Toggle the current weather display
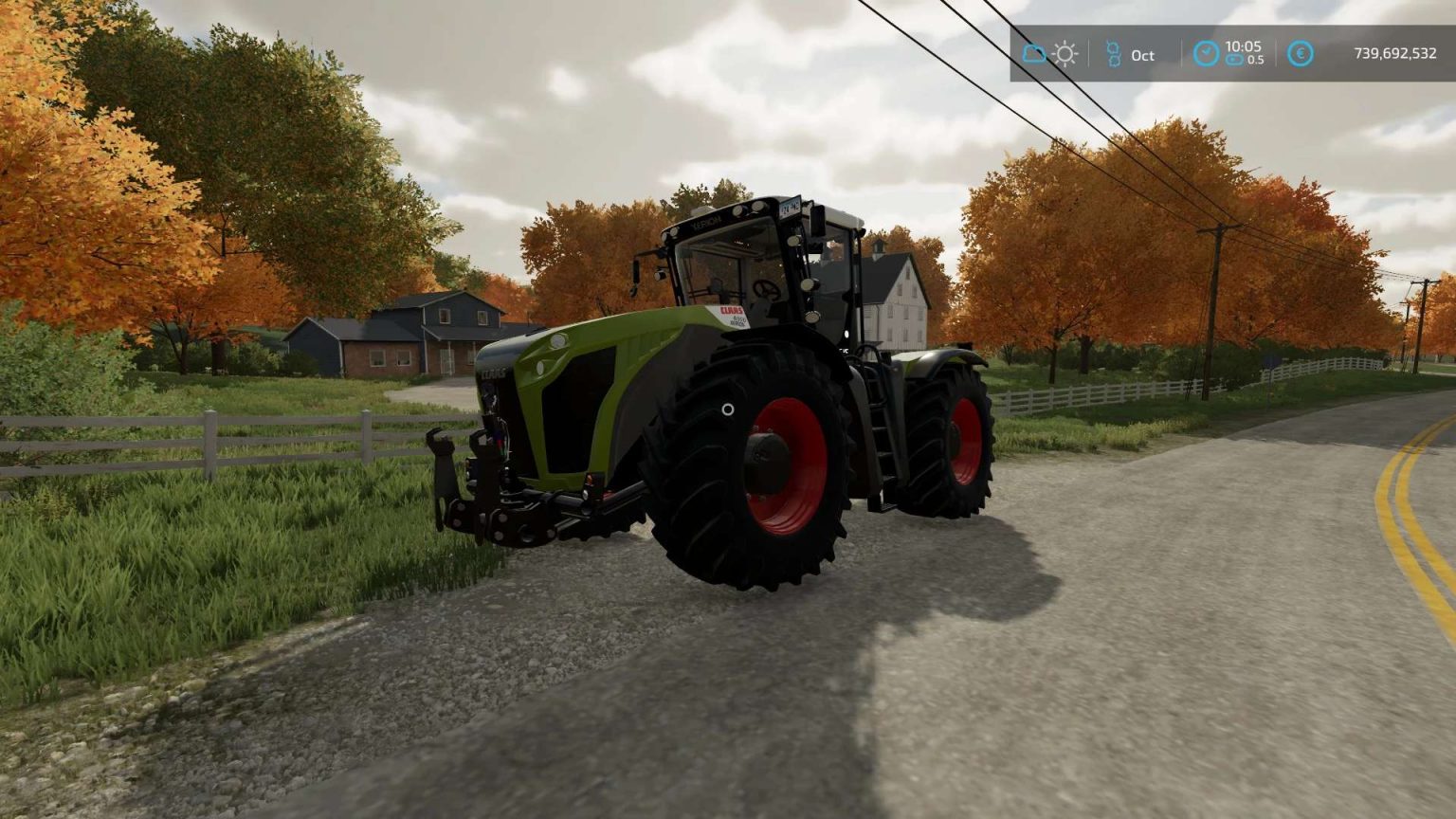1456x819 pixels. 1032,53
